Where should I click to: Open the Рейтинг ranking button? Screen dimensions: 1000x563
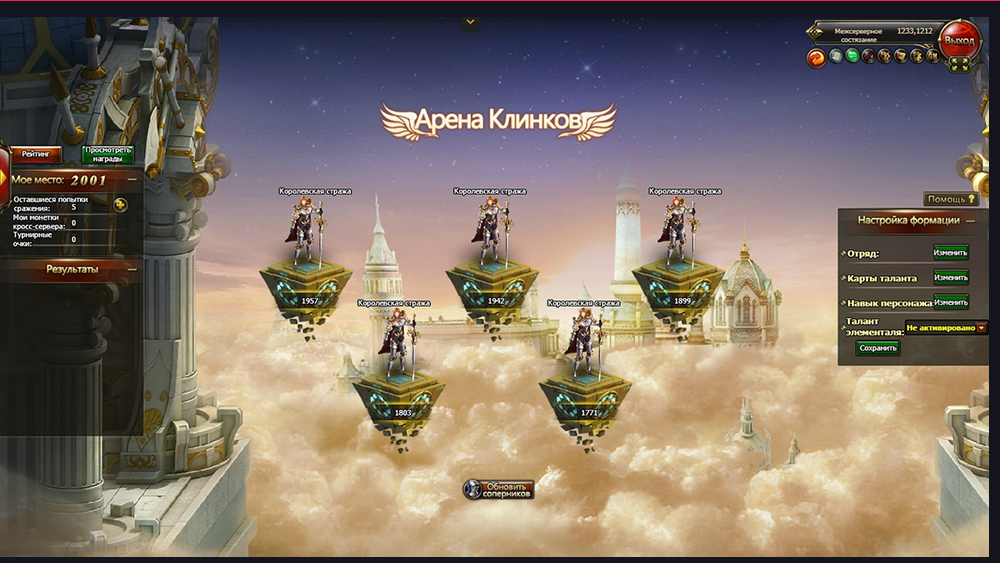(x=36, y=154)
